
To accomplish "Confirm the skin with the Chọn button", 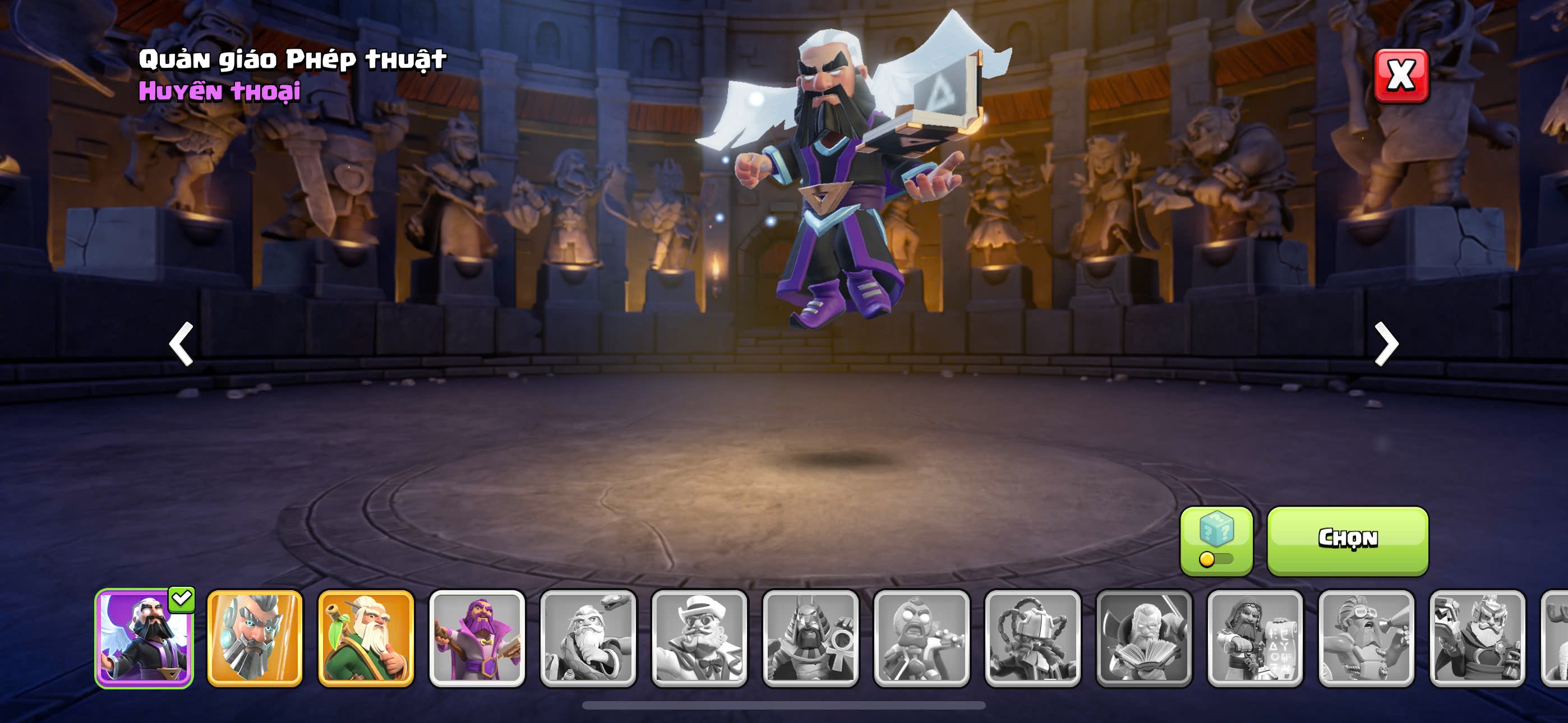I will (1347, 540).
